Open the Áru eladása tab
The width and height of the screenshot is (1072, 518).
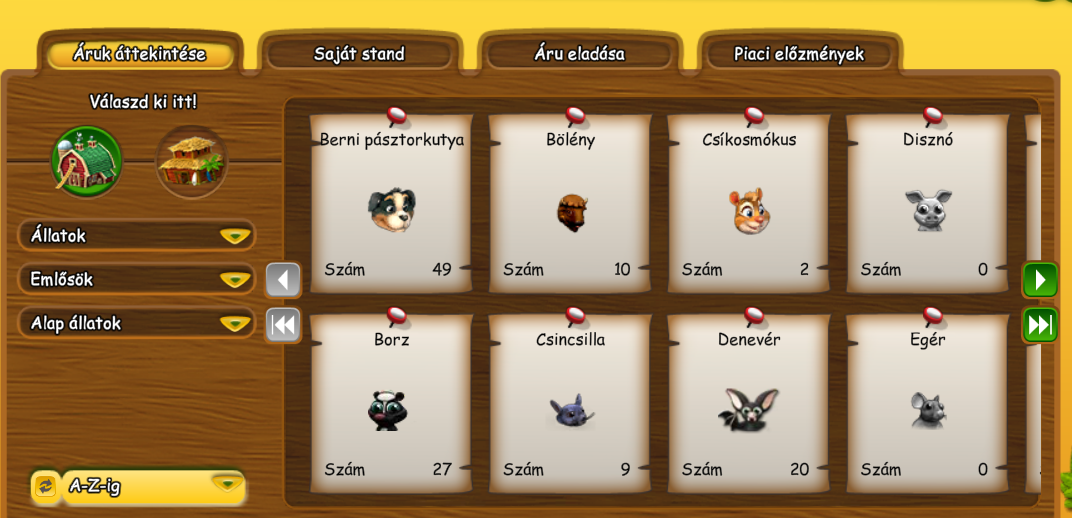(579, 54)
